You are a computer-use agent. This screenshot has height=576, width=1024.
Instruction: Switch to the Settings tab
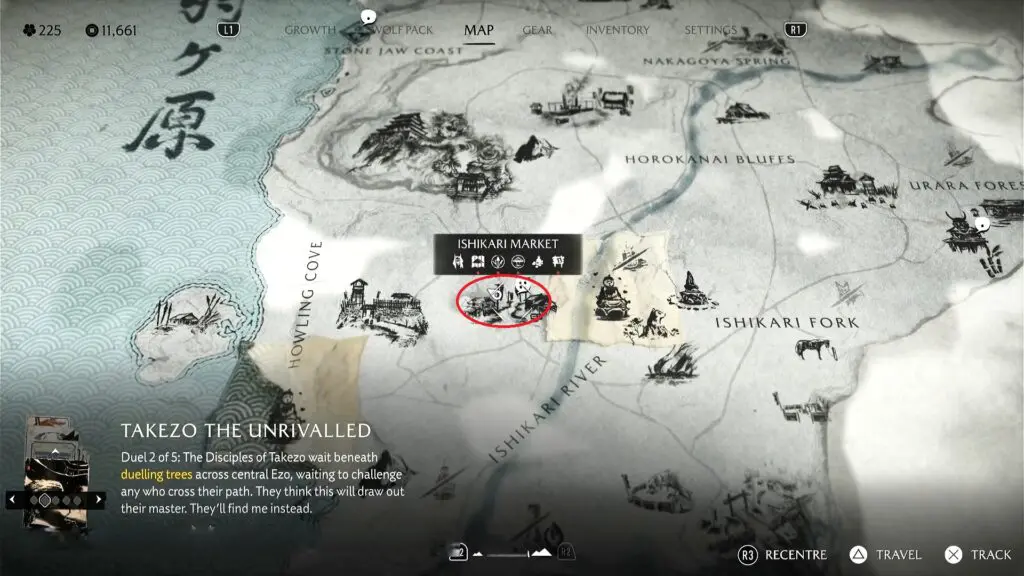point(710,30)
